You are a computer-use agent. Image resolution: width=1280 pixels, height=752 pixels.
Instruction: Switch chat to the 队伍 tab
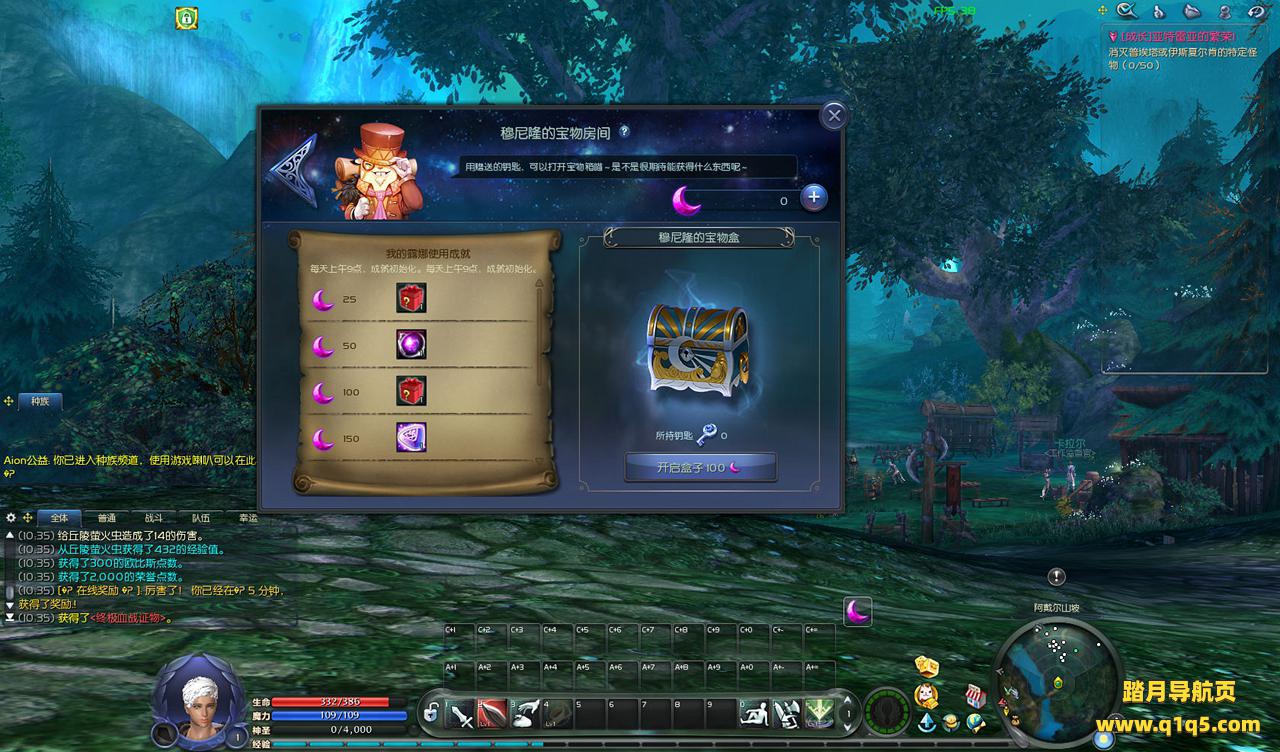[200, 518]
